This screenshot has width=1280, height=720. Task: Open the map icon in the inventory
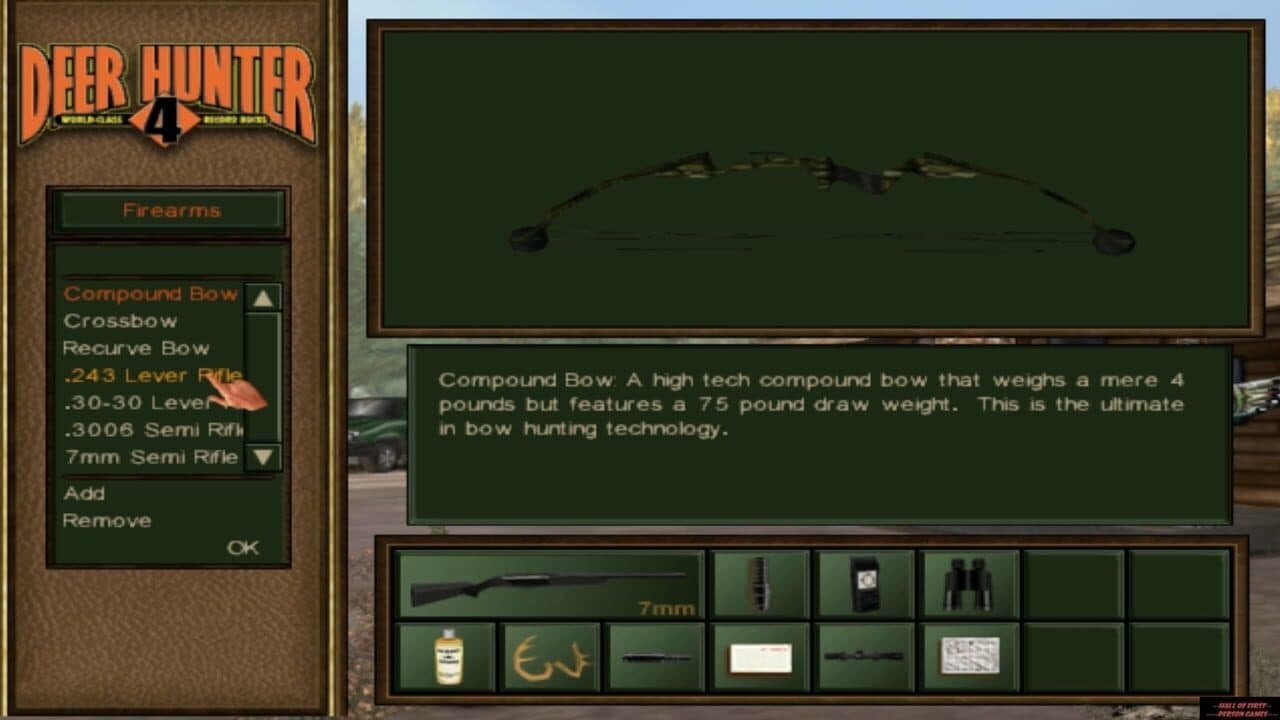click(971, 657)
